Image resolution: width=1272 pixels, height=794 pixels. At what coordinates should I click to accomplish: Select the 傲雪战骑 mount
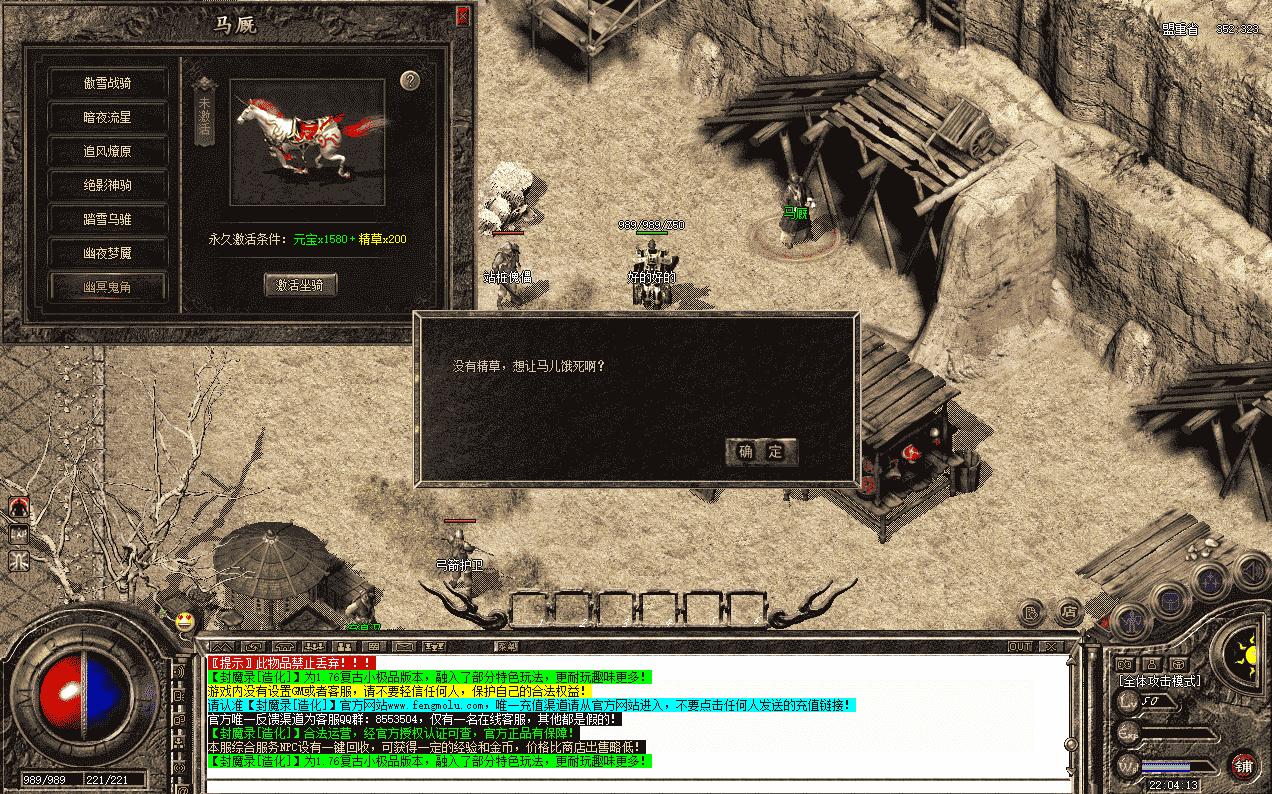tap(107, 83)
